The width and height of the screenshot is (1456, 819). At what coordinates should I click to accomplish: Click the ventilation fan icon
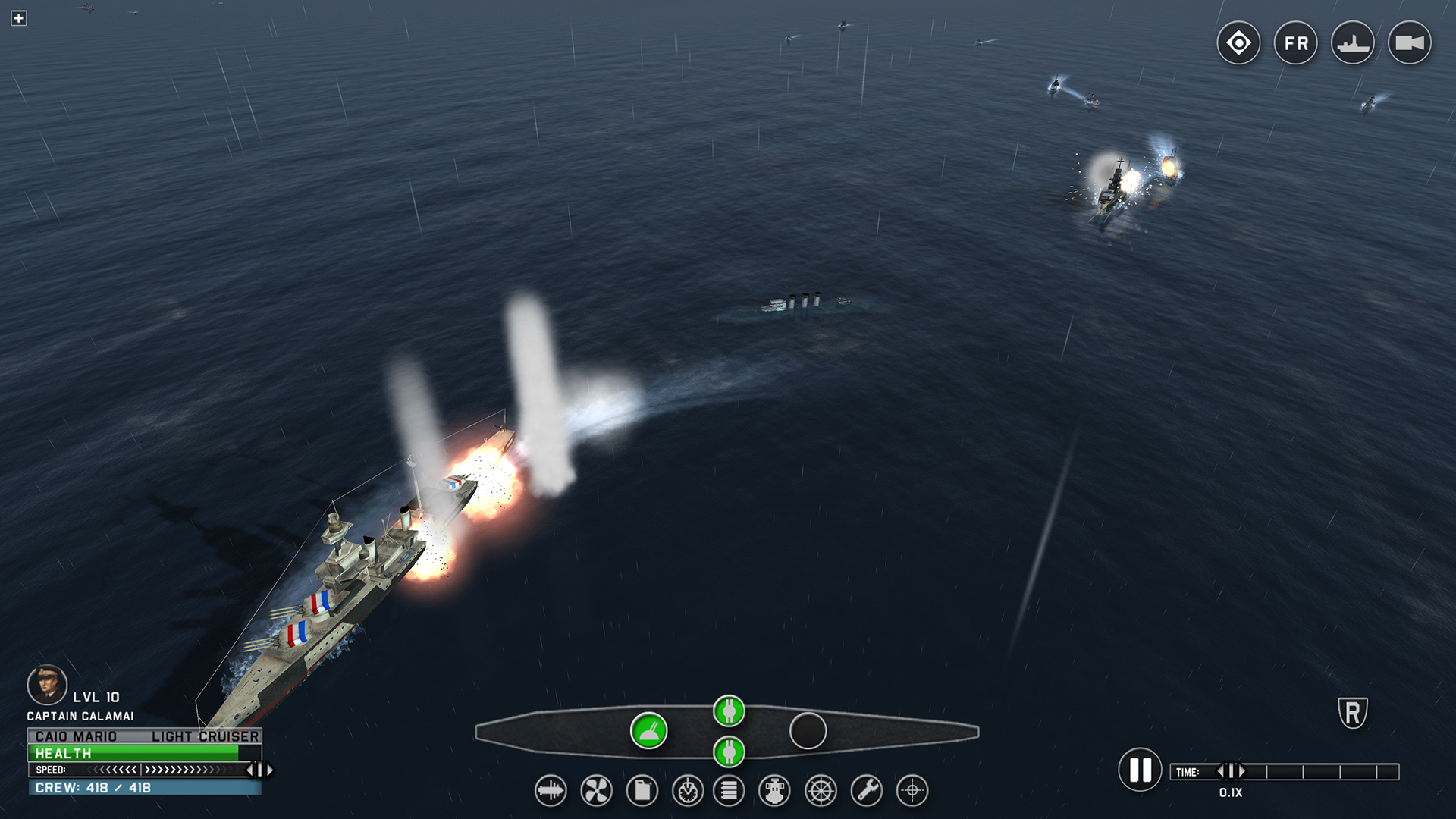pos(596,790)
